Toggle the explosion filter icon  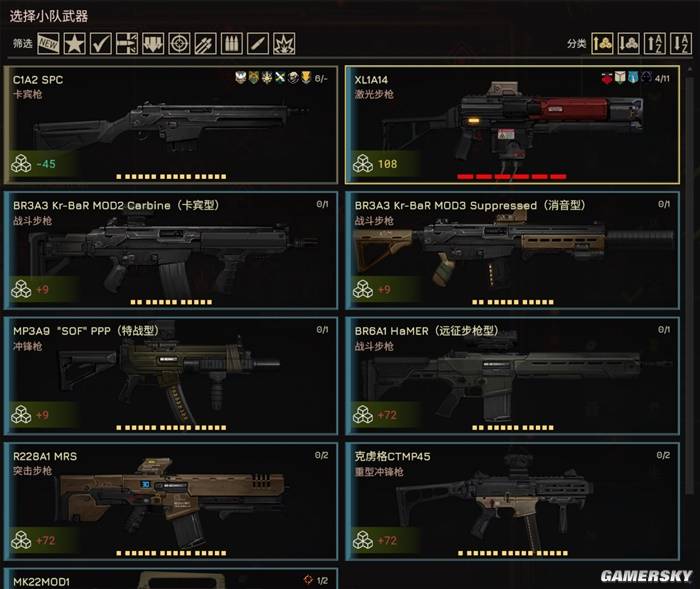(x=285, y=43)
